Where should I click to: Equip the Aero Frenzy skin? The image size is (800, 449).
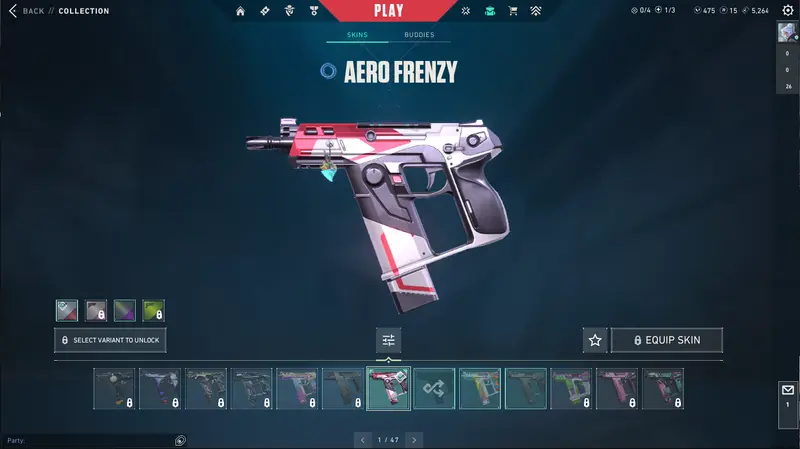pyautogui.click(x=666, y=340)
